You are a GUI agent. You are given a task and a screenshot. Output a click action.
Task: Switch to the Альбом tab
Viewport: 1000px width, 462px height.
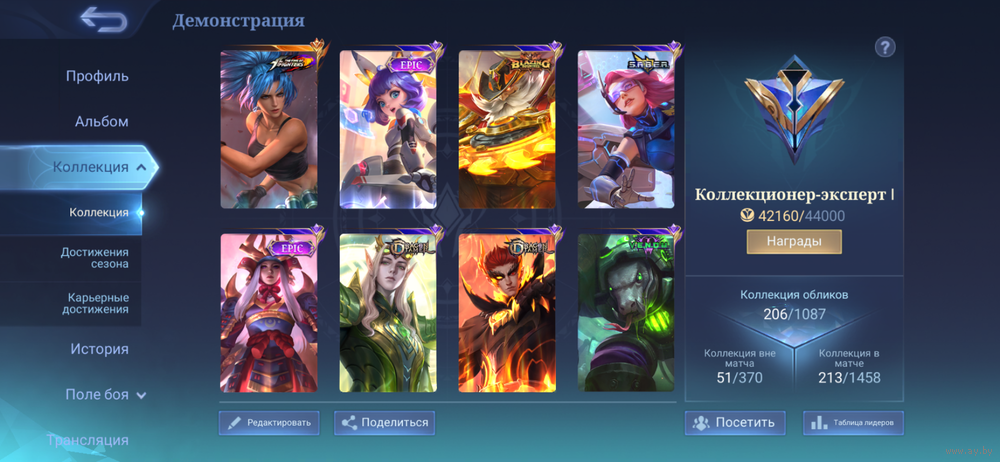click(101, 122)
